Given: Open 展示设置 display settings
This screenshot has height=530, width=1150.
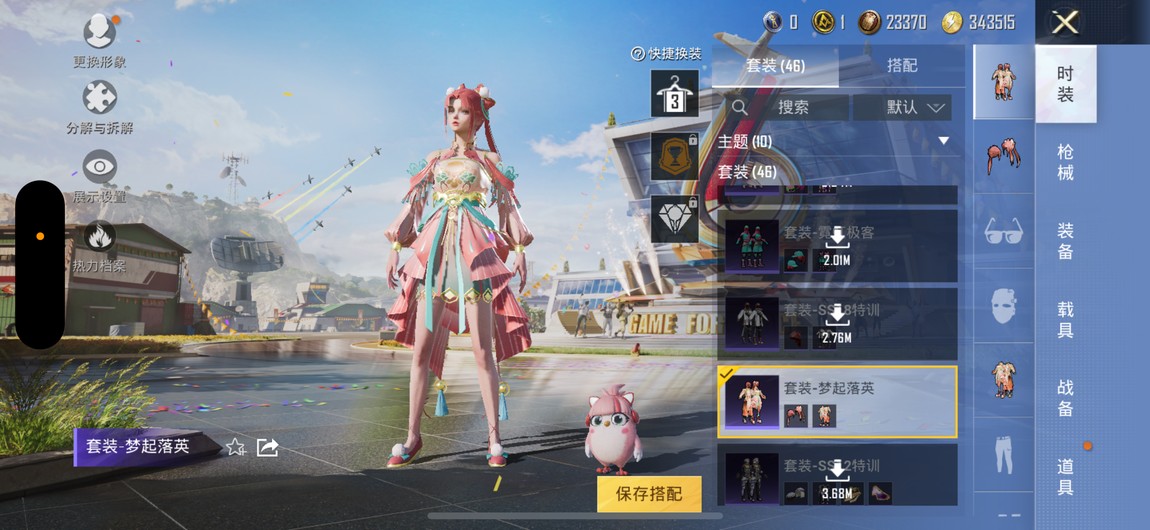Looking at the screenshot, I should [x=99, y=173].
